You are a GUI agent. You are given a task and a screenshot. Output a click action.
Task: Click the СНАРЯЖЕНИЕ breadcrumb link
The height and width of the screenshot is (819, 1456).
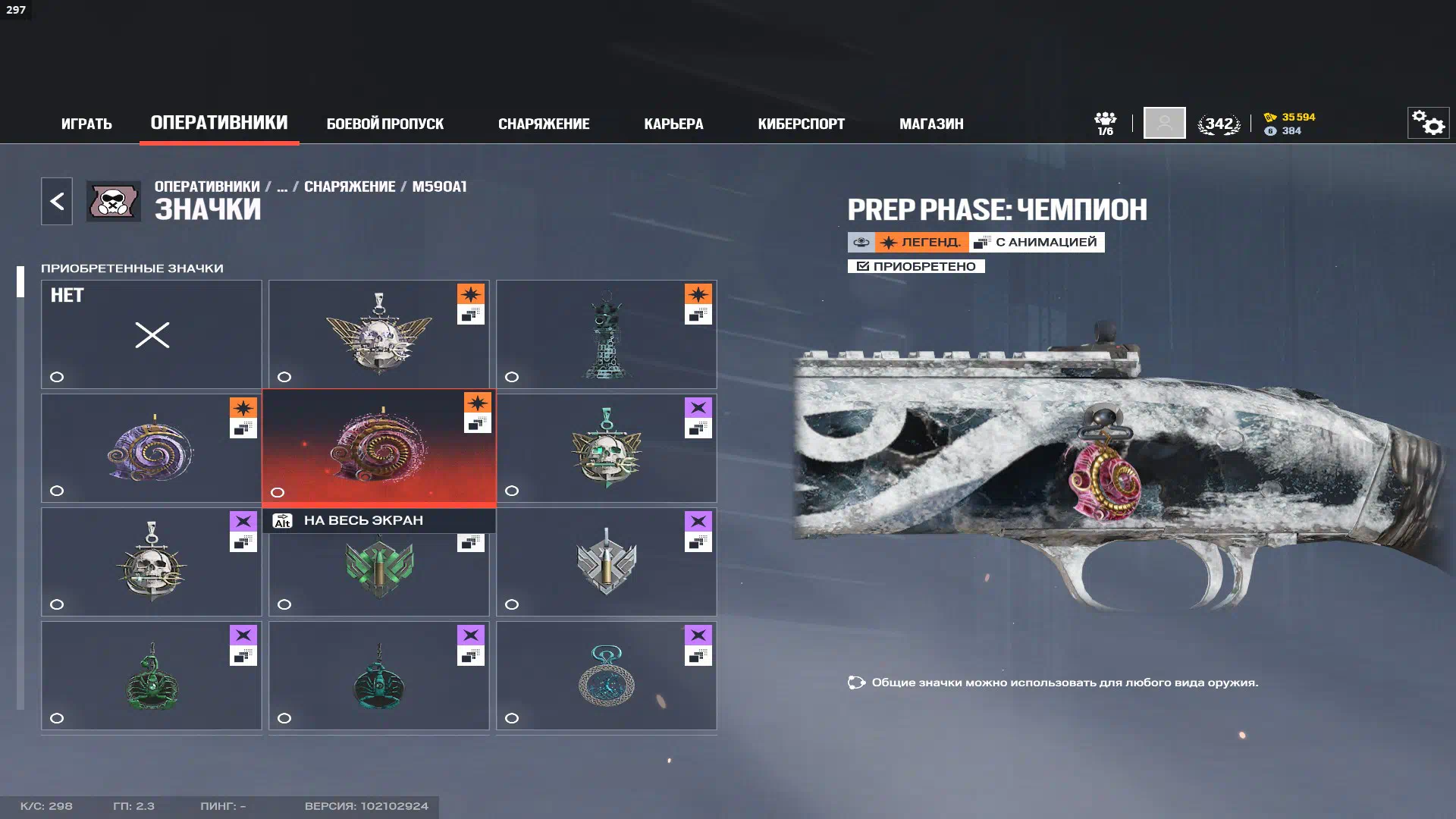click(x=350, y=187)
